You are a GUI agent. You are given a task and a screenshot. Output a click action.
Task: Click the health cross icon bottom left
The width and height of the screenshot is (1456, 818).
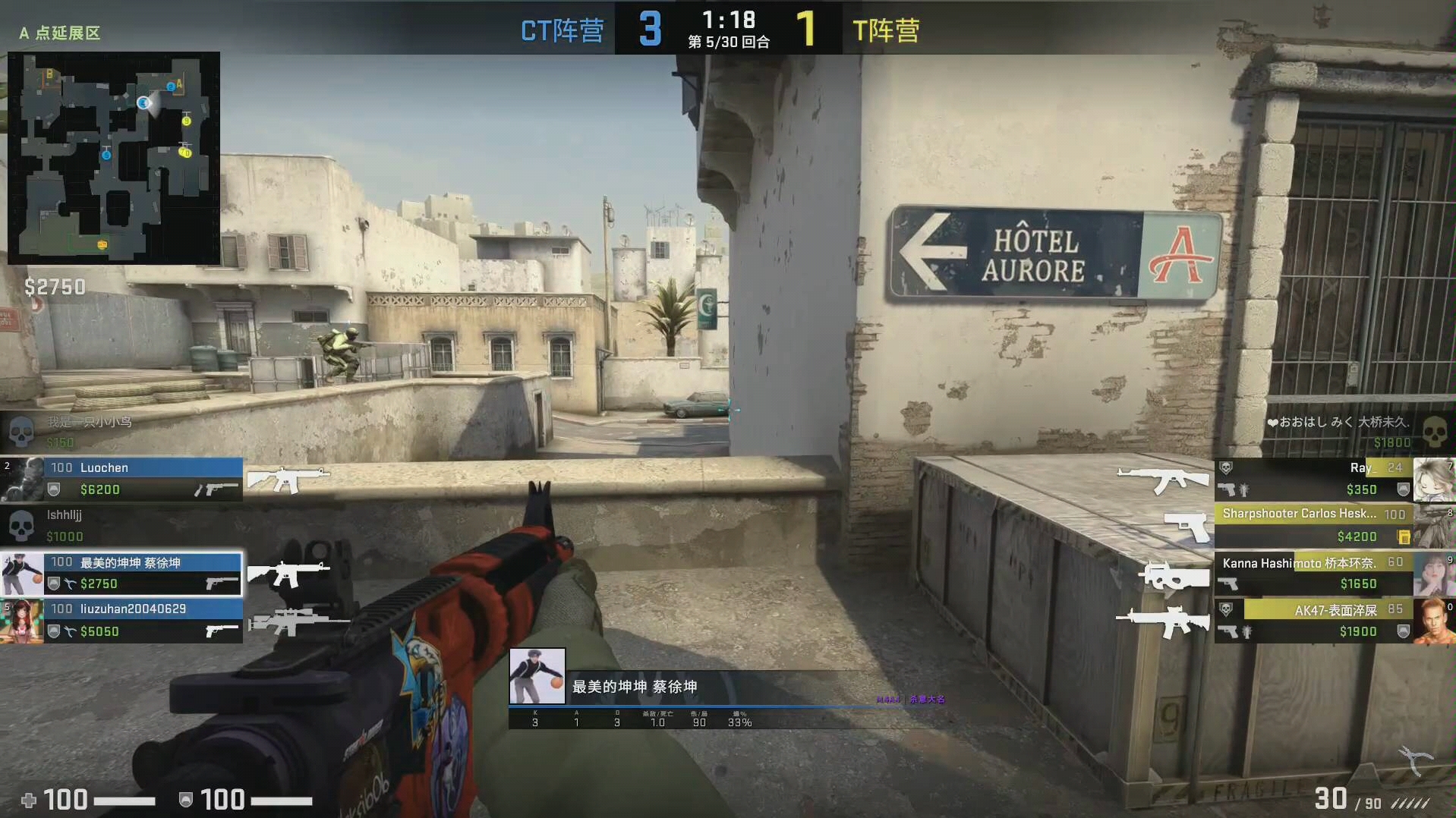pyautogui.click(x=30, y=800)
